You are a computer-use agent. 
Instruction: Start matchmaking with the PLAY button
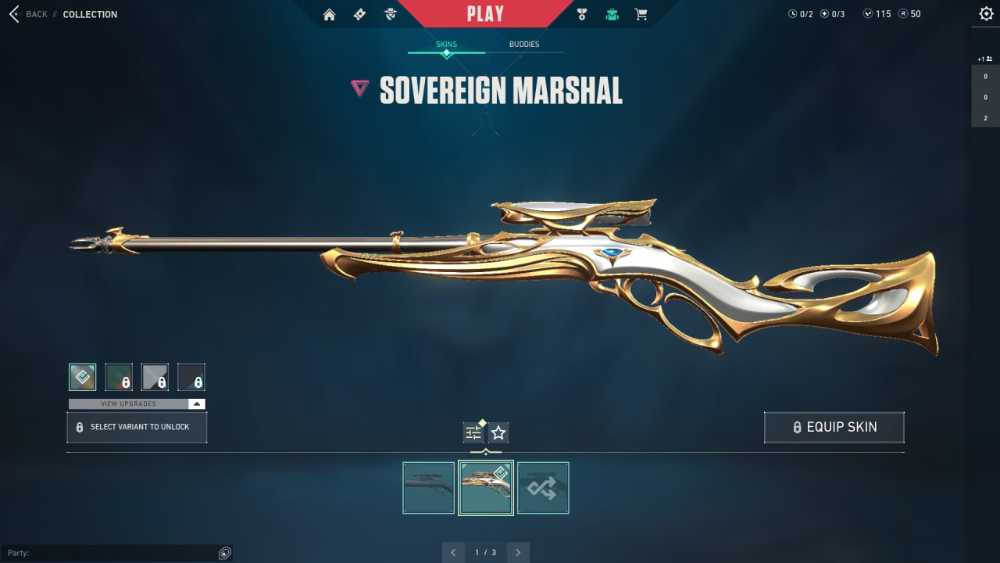[x=485, y=14]
